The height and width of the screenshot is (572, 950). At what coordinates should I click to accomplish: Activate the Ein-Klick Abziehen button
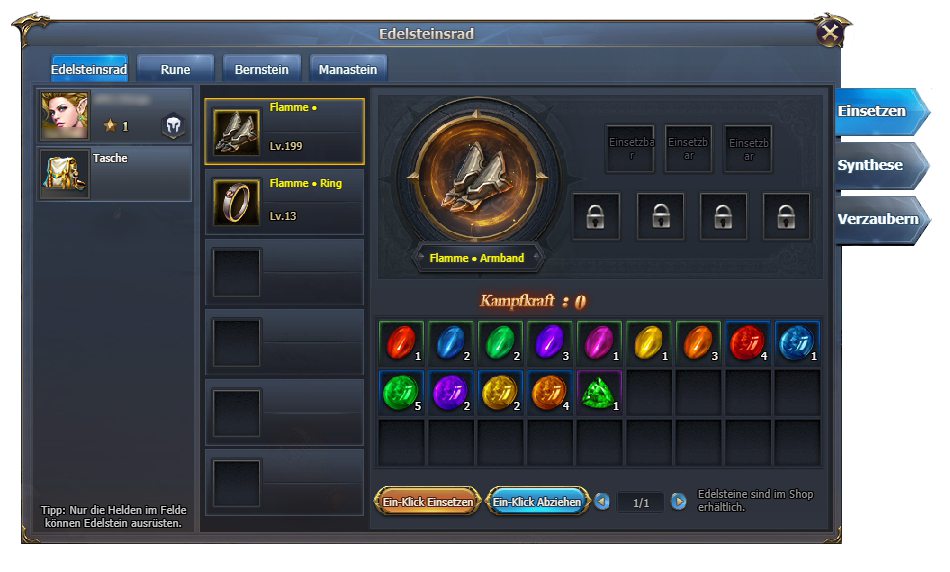[537, 502]
